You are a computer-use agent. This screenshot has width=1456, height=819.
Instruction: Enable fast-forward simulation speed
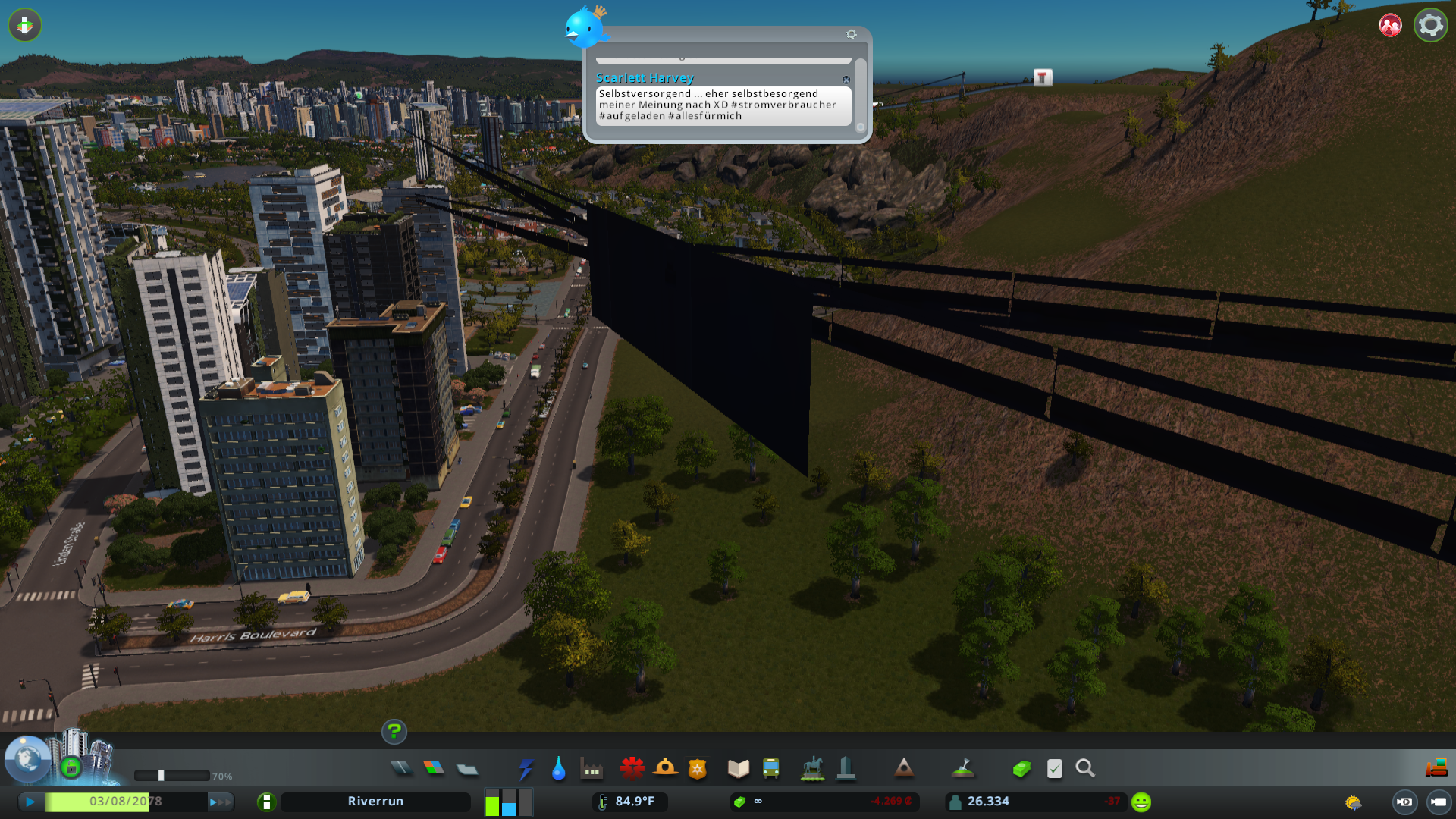(219, 800)
